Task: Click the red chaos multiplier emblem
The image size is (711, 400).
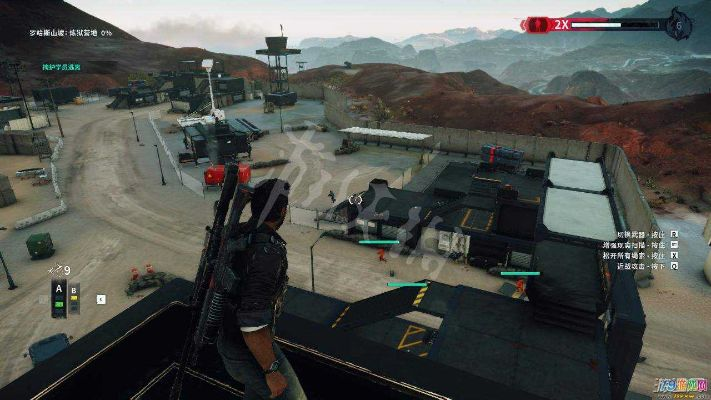Action: click(538, 23)
